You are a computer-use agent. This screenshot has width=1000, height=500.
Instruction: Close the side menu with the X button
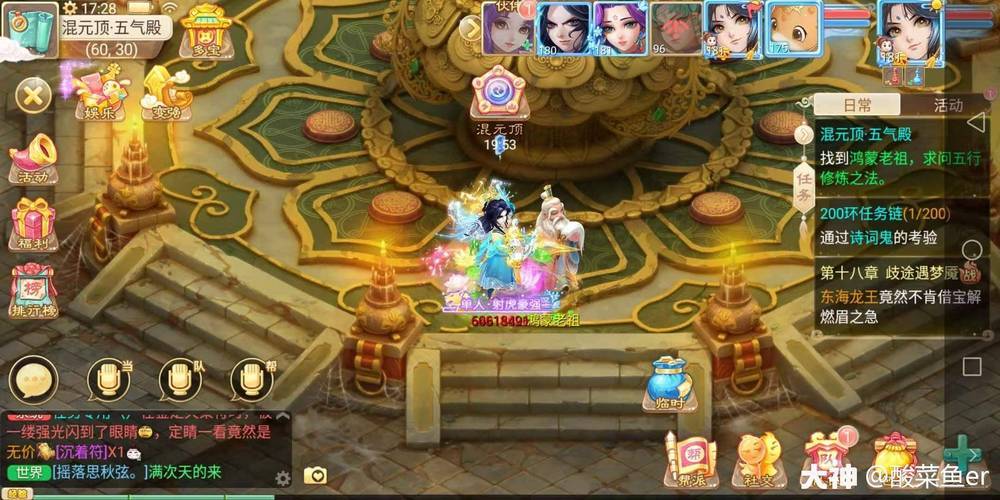[33, 96]
